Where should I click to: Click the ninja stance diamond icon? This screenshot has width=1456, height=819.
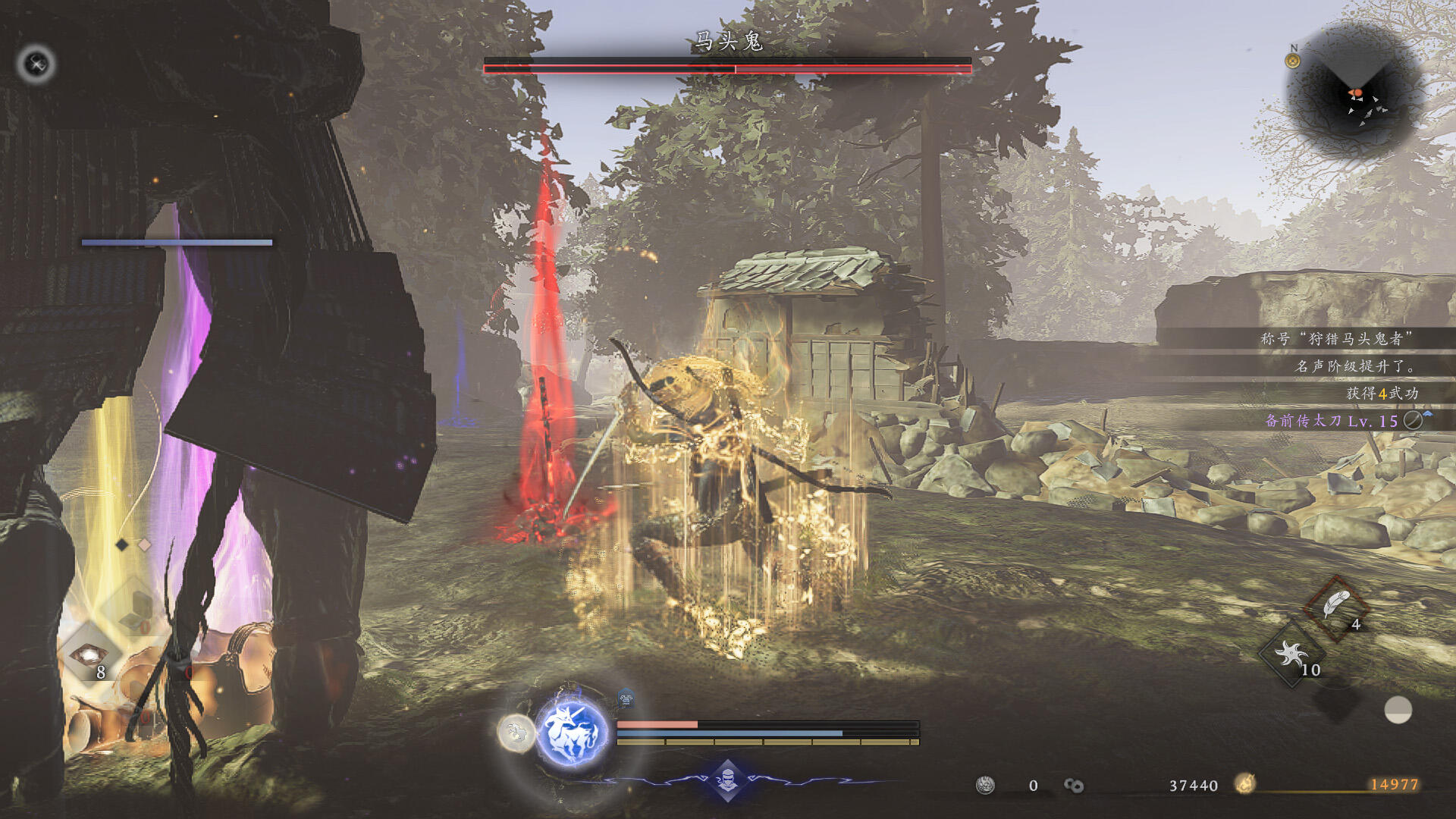pyautogui.click(x=727, y=779)
